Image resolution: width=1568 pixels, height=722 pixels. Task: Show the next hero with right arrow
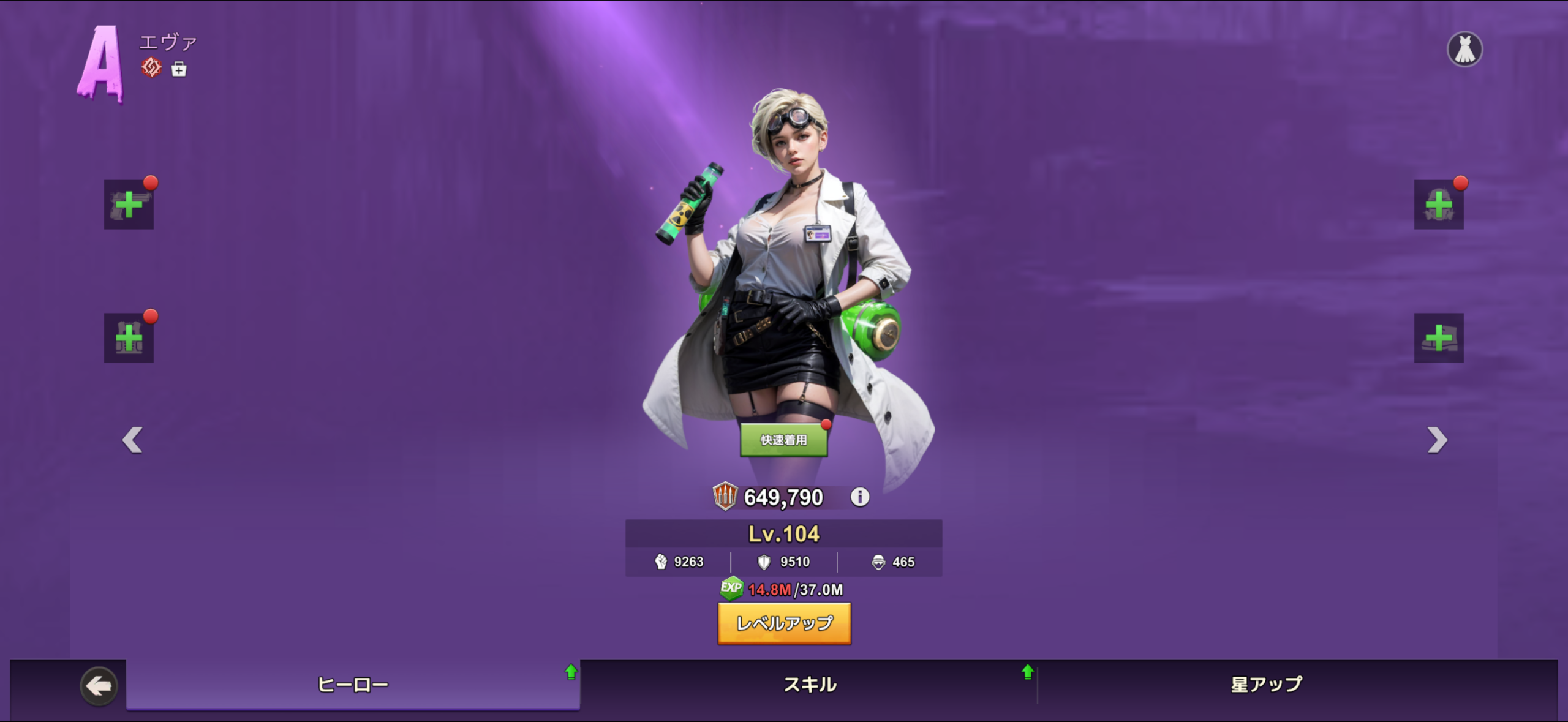(x=1436, y=440)
